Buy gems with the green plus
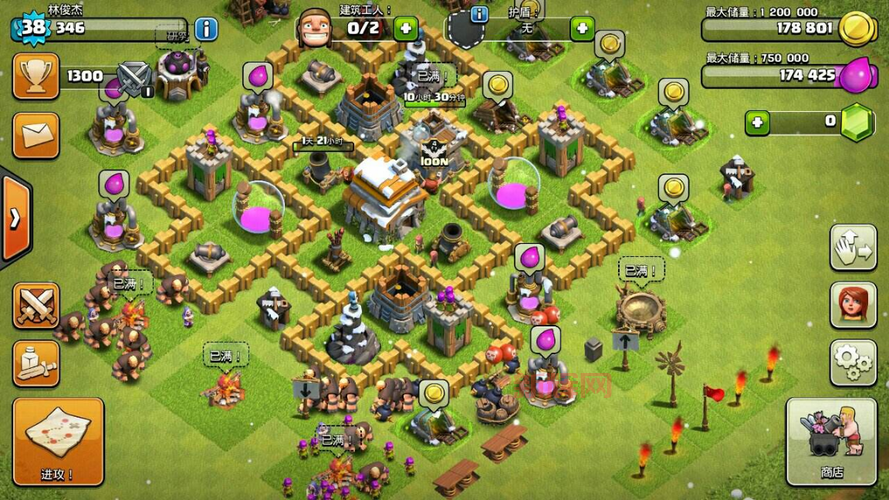The height and width of the screenshot is (500, 889). [757, 122]
